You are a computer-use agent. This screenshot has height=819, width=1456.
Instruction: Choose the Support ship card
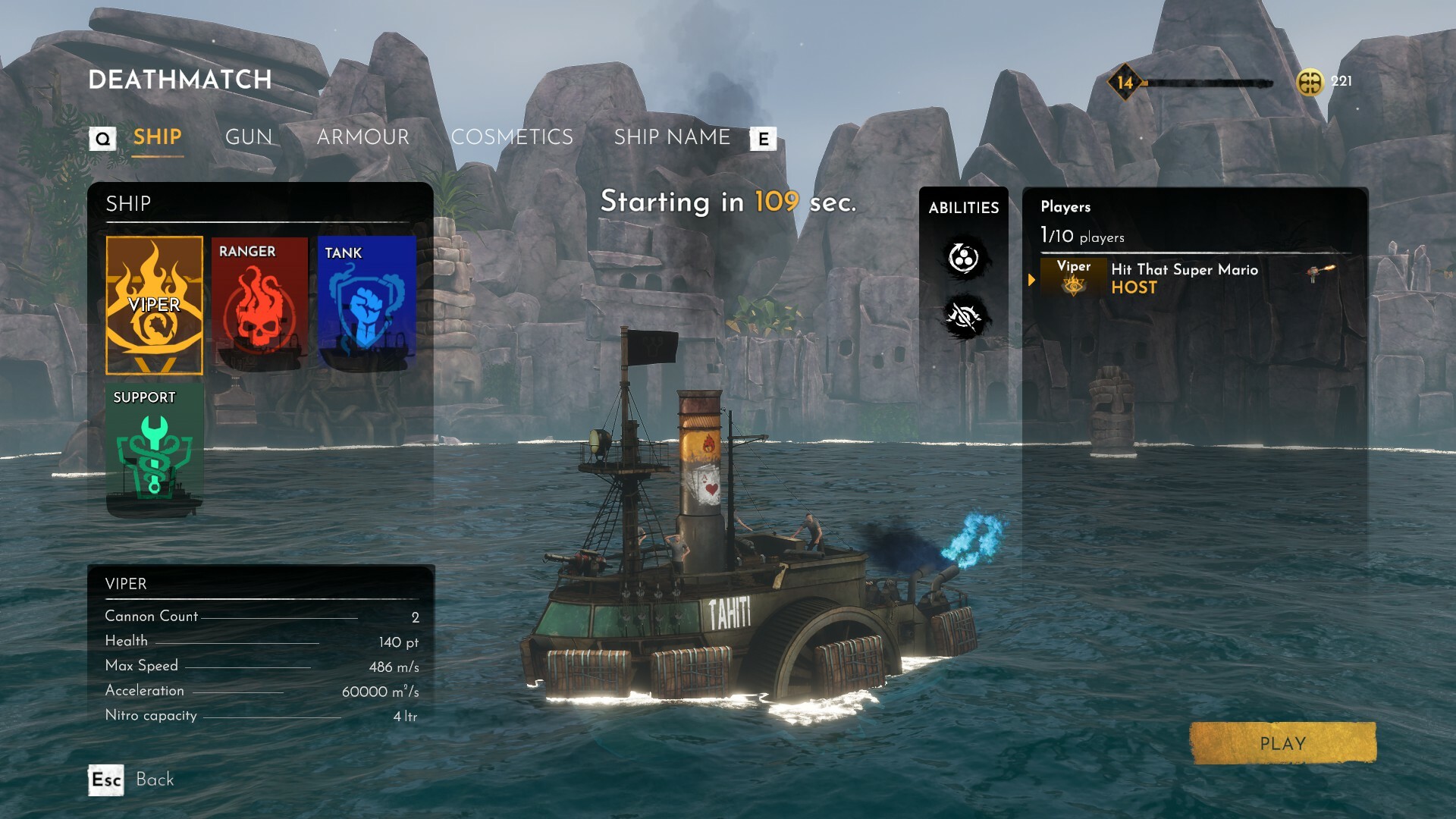pyautogui.click(x=155, y=450)
